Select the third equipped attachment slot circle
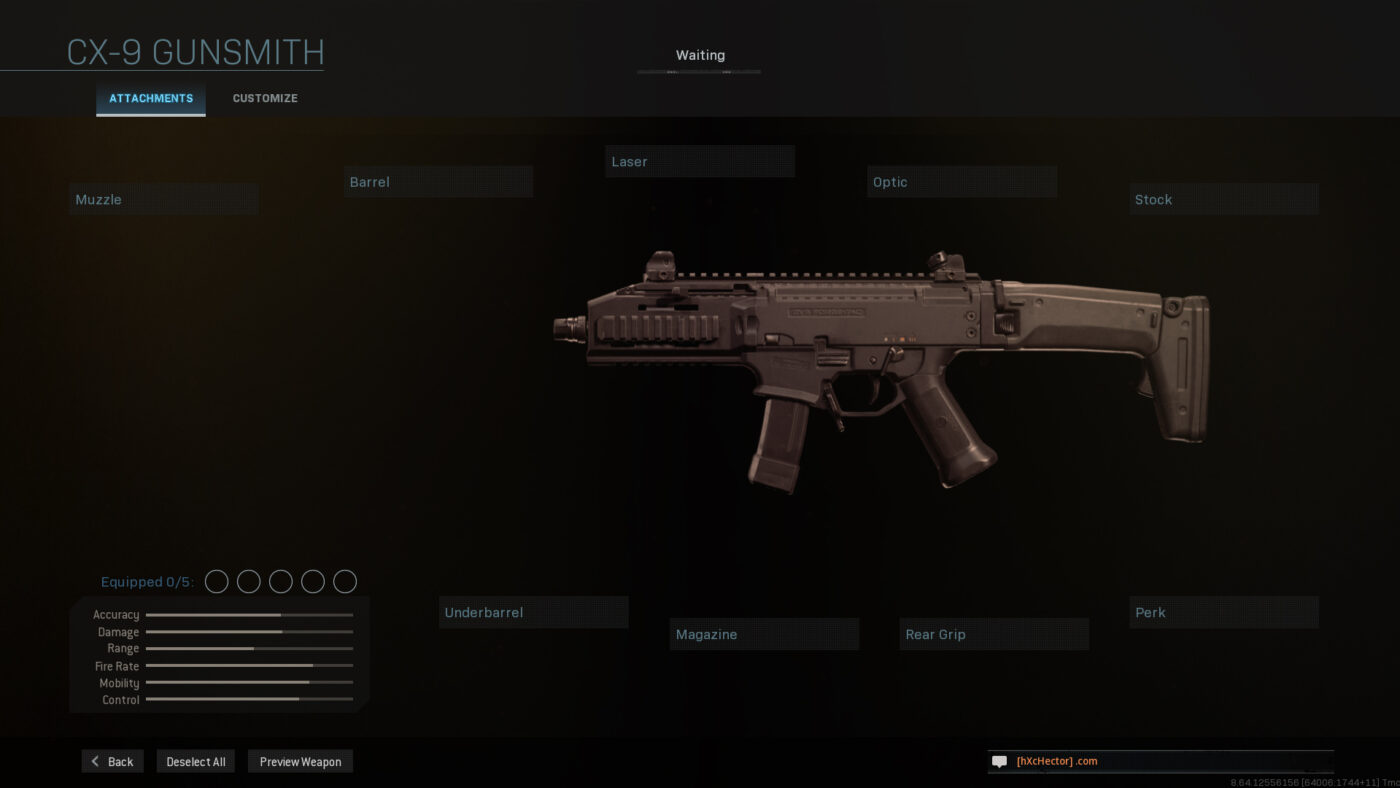Image resolution: width=1400 pixels, height=788 pixels. coord(280,581)
